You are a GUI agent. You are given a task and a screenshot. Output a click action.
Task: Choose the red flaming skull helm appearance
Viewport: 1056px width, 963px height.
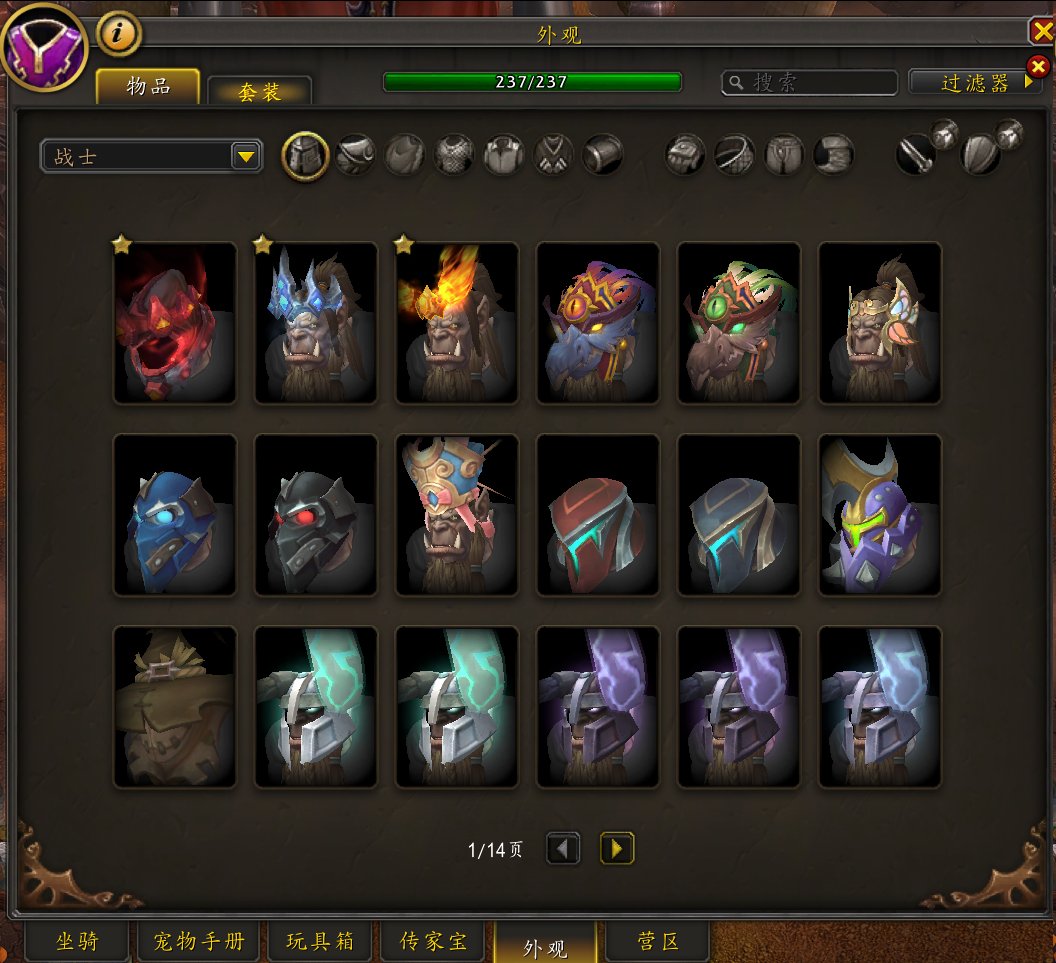point(175,323)
